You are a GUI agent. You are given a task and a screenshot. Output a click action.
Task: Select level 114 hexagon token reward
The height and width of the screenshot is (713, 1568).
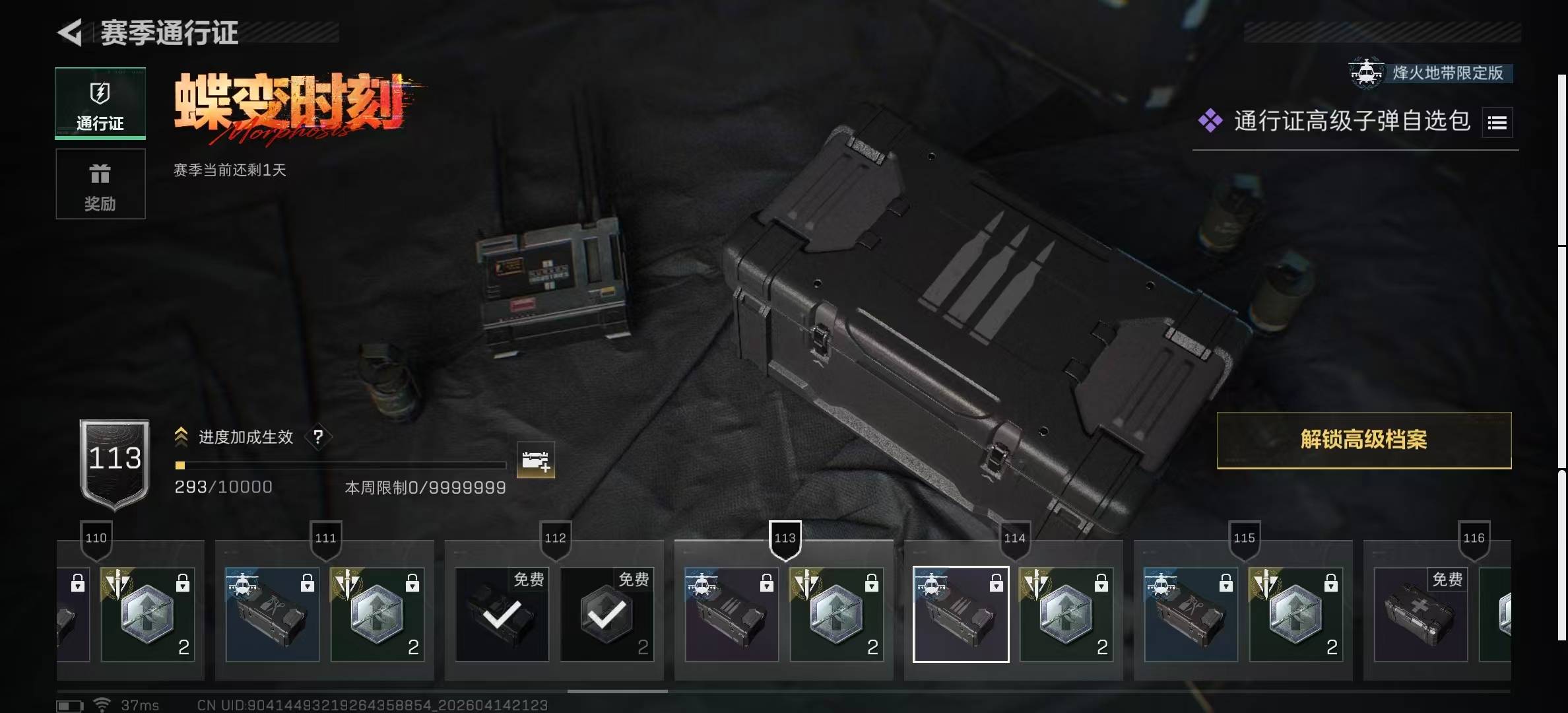tap(1066, 614)
